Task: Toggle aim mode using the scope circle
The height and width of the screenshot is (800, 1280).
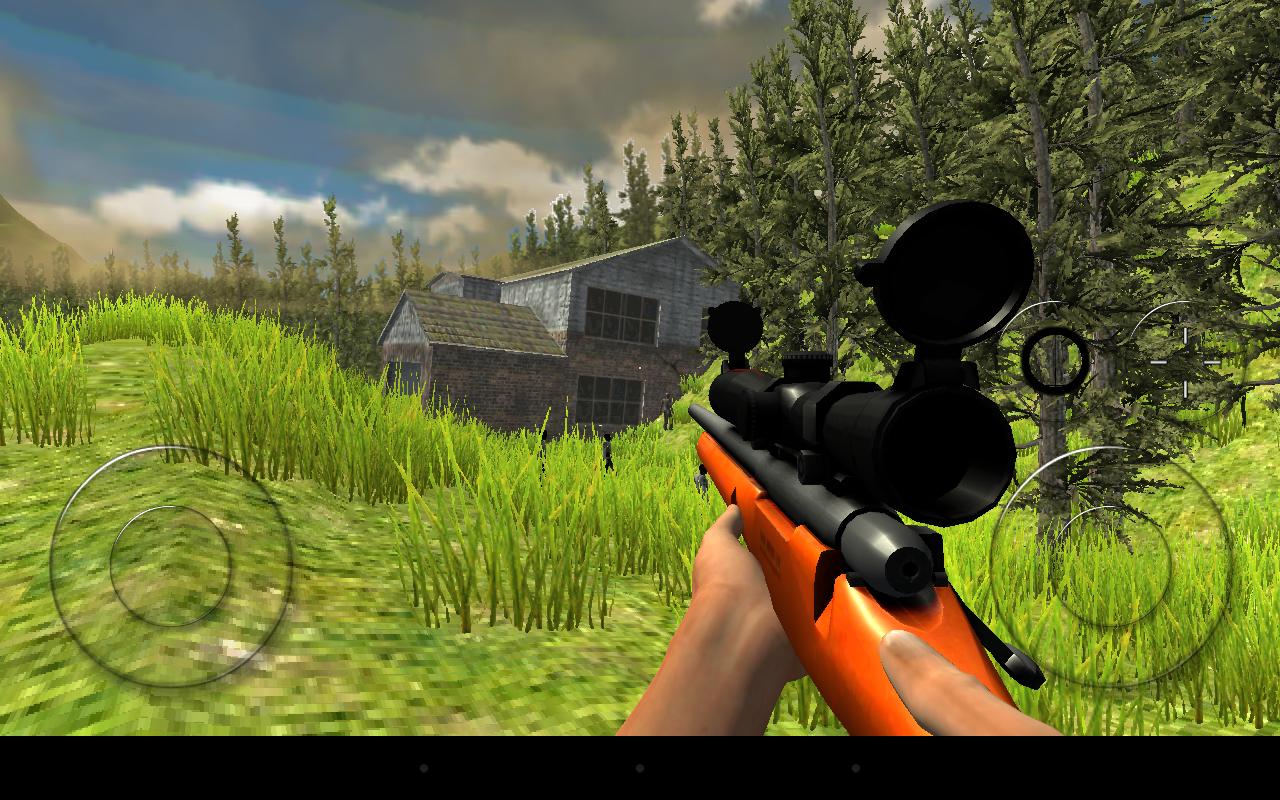Action: [x=1056, y=361]
